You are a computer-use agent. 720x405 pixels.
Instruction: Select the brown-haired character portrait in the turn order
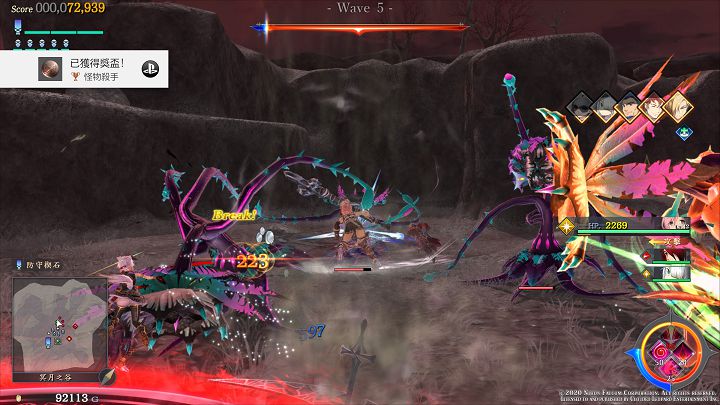tap(654, 108)
